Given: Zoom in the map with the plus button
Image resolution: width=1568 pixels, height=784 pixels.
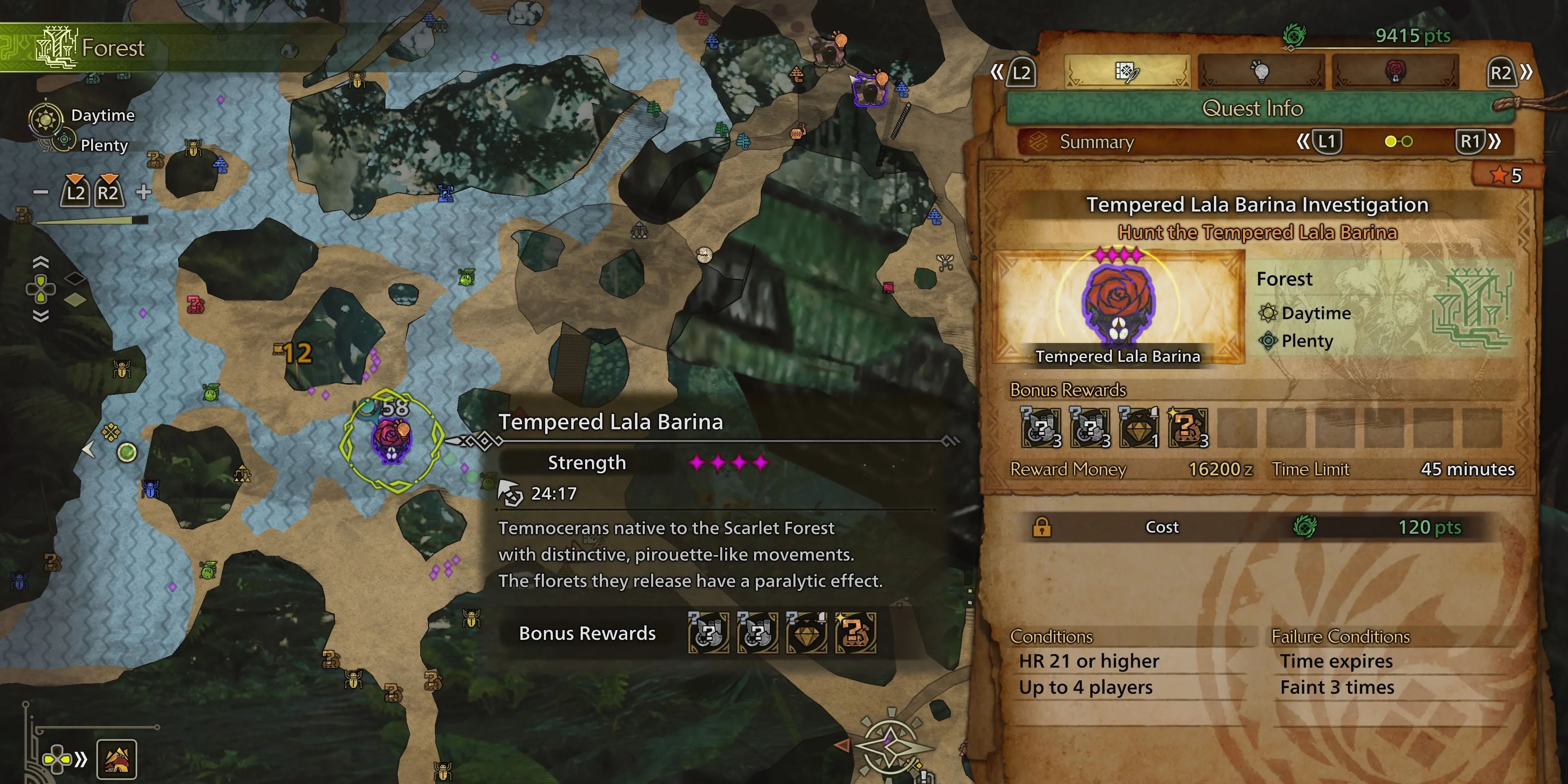Looking at the screenshot, I should [x=144, y=192].
